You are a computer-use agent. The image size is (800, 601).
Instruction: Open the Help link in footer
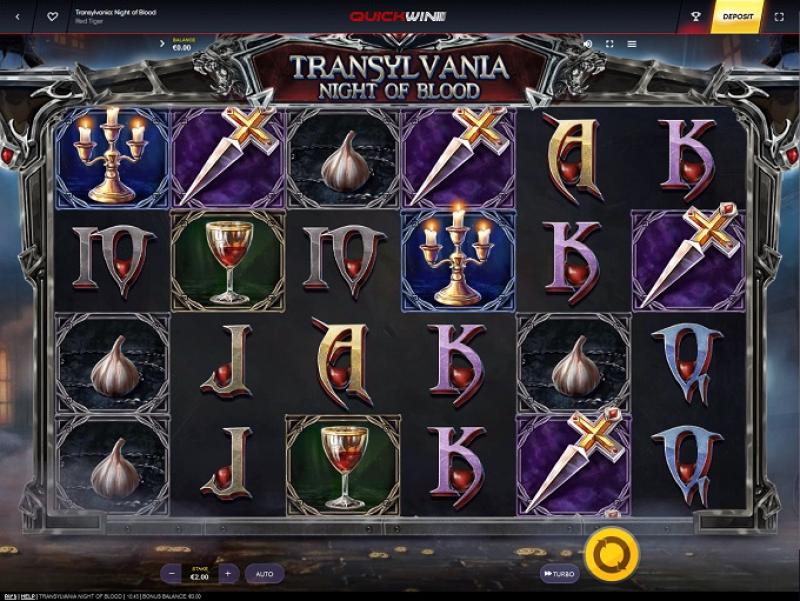(27, 596)
